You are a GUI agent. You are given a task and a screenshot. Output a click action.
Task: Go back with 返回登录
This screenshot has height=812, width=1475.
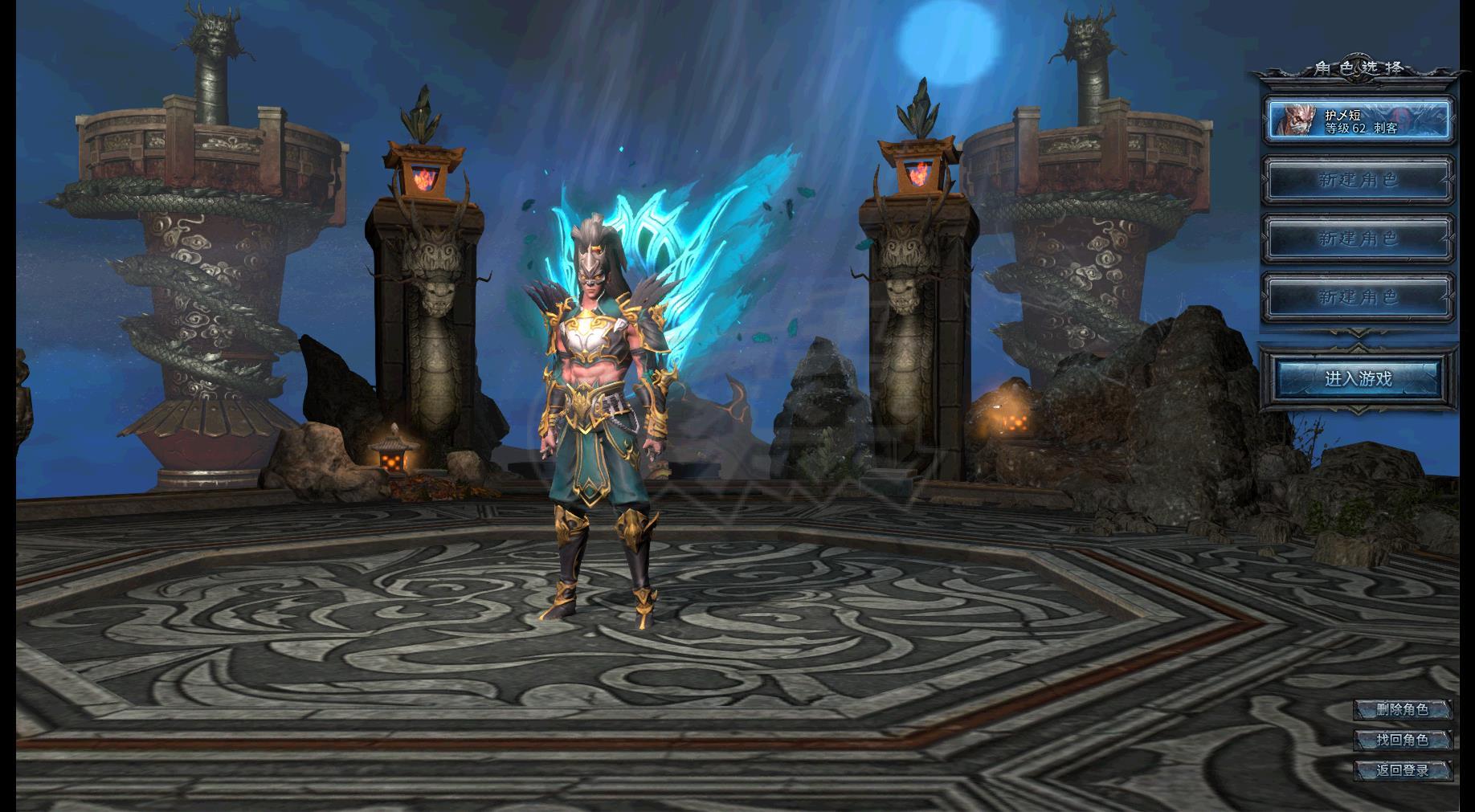tap(1402, 770)
